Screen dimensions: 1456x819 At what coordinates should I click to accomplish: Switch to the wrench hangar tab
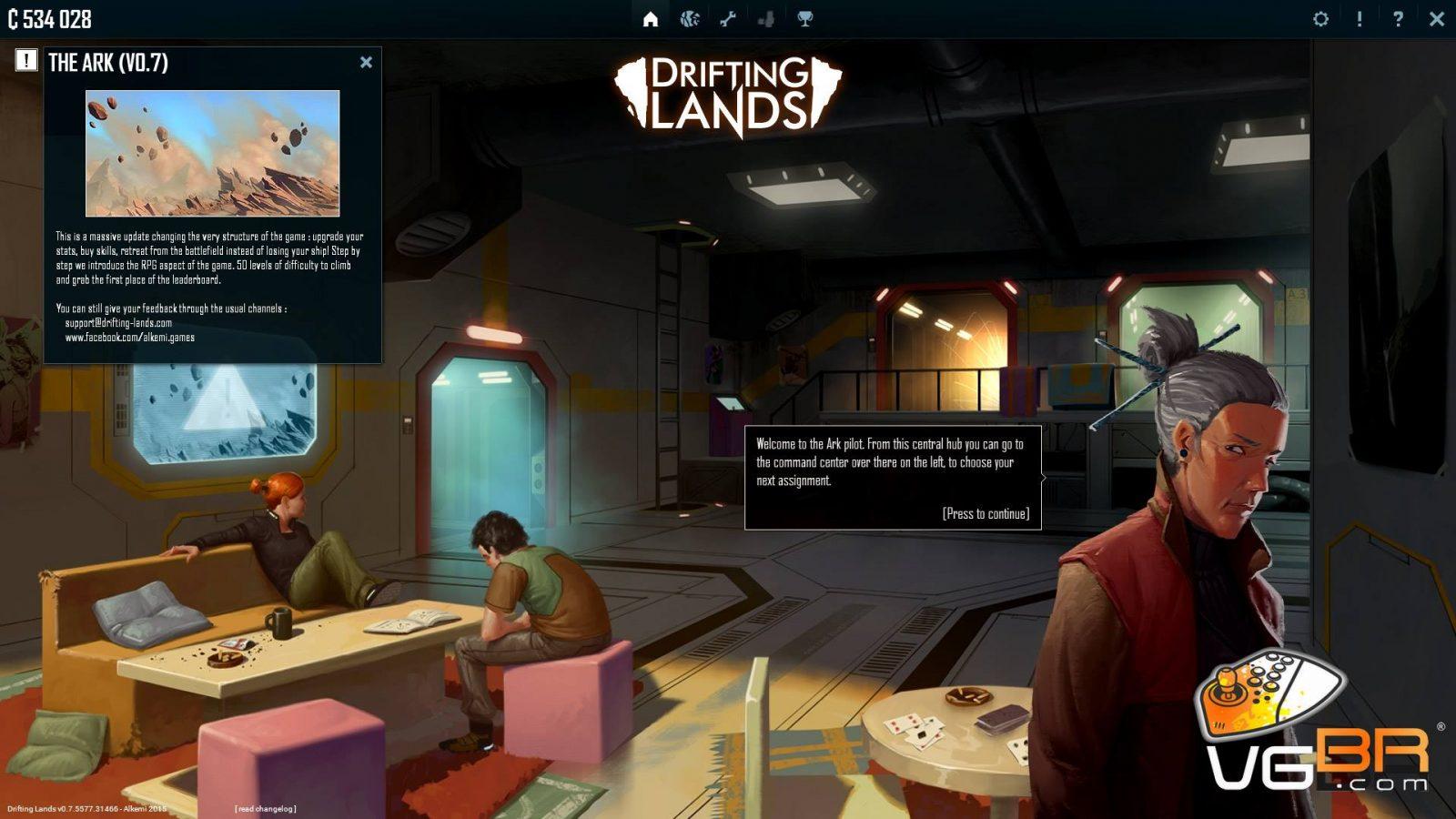coord(728,19)
